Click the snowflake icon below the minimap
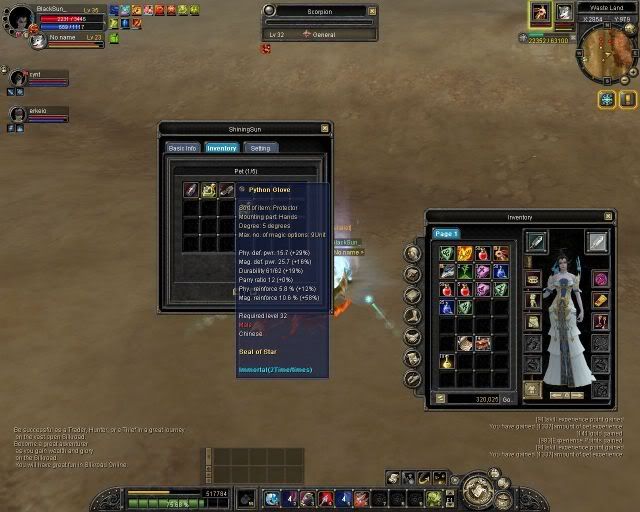 tap(606, 100)
